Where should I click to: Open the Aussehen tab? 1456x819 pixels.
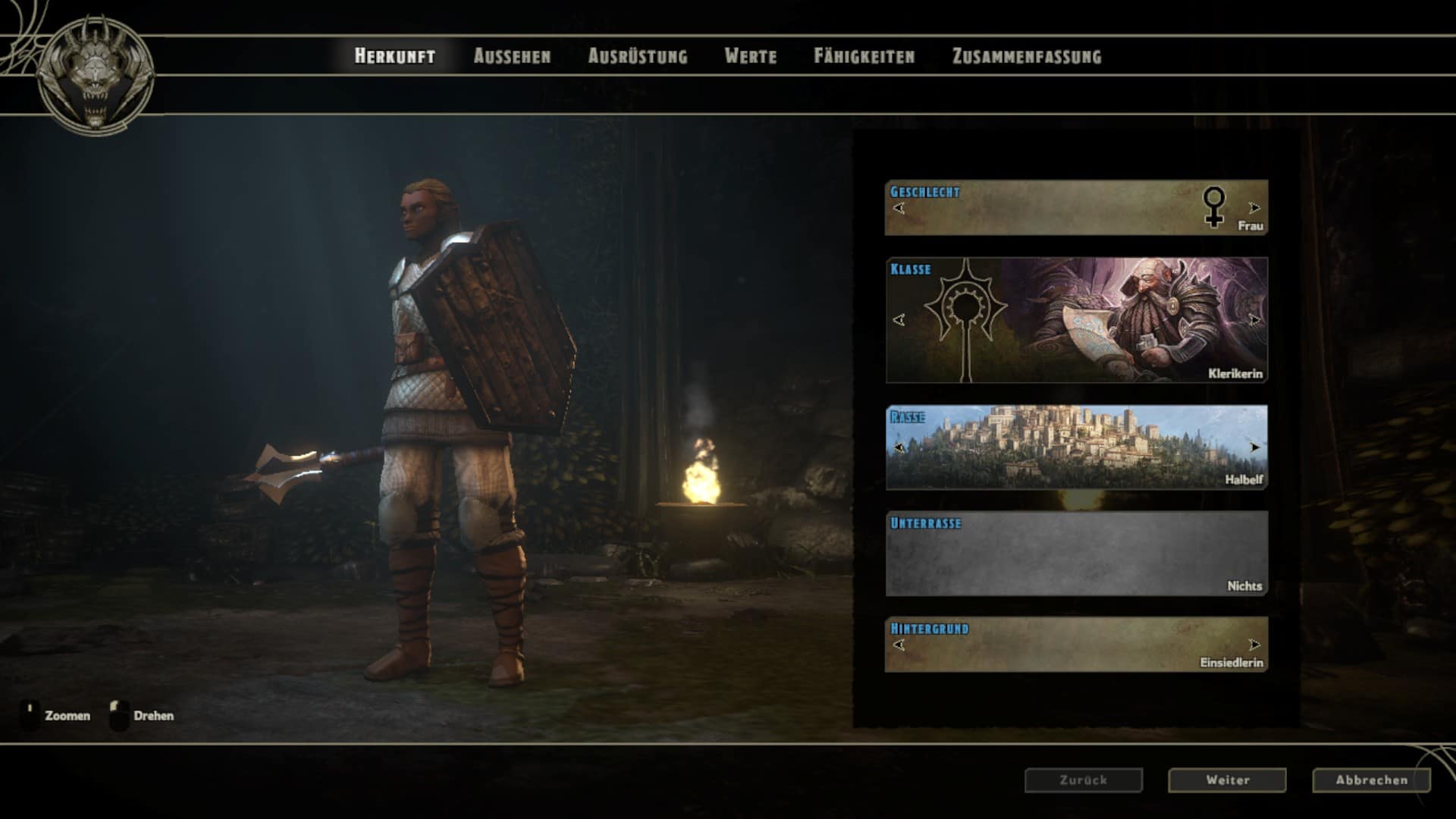tap(512, 56)
